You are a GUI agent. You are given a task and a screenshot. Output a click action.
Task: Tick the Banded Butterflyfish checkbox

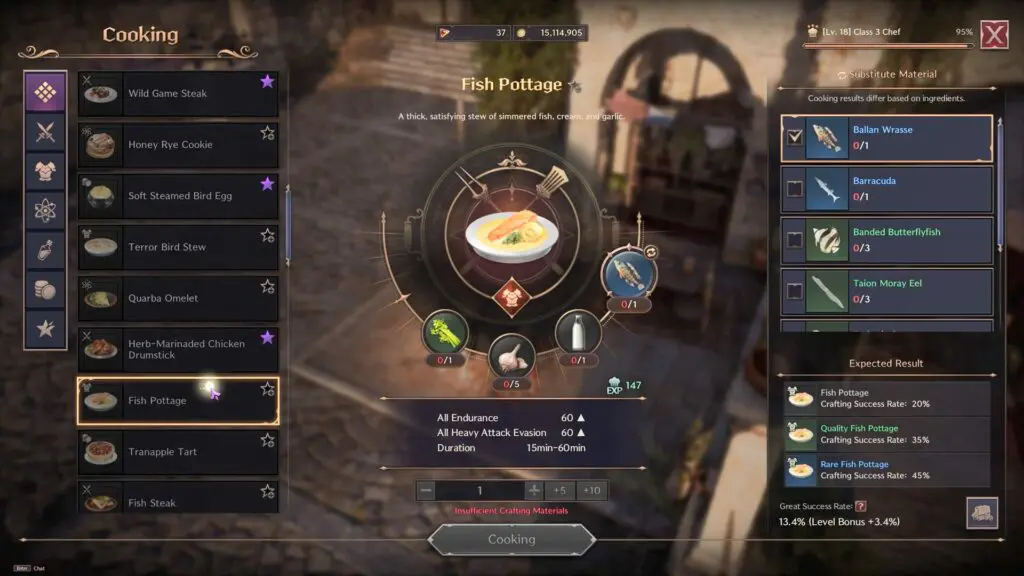[795, 240]
